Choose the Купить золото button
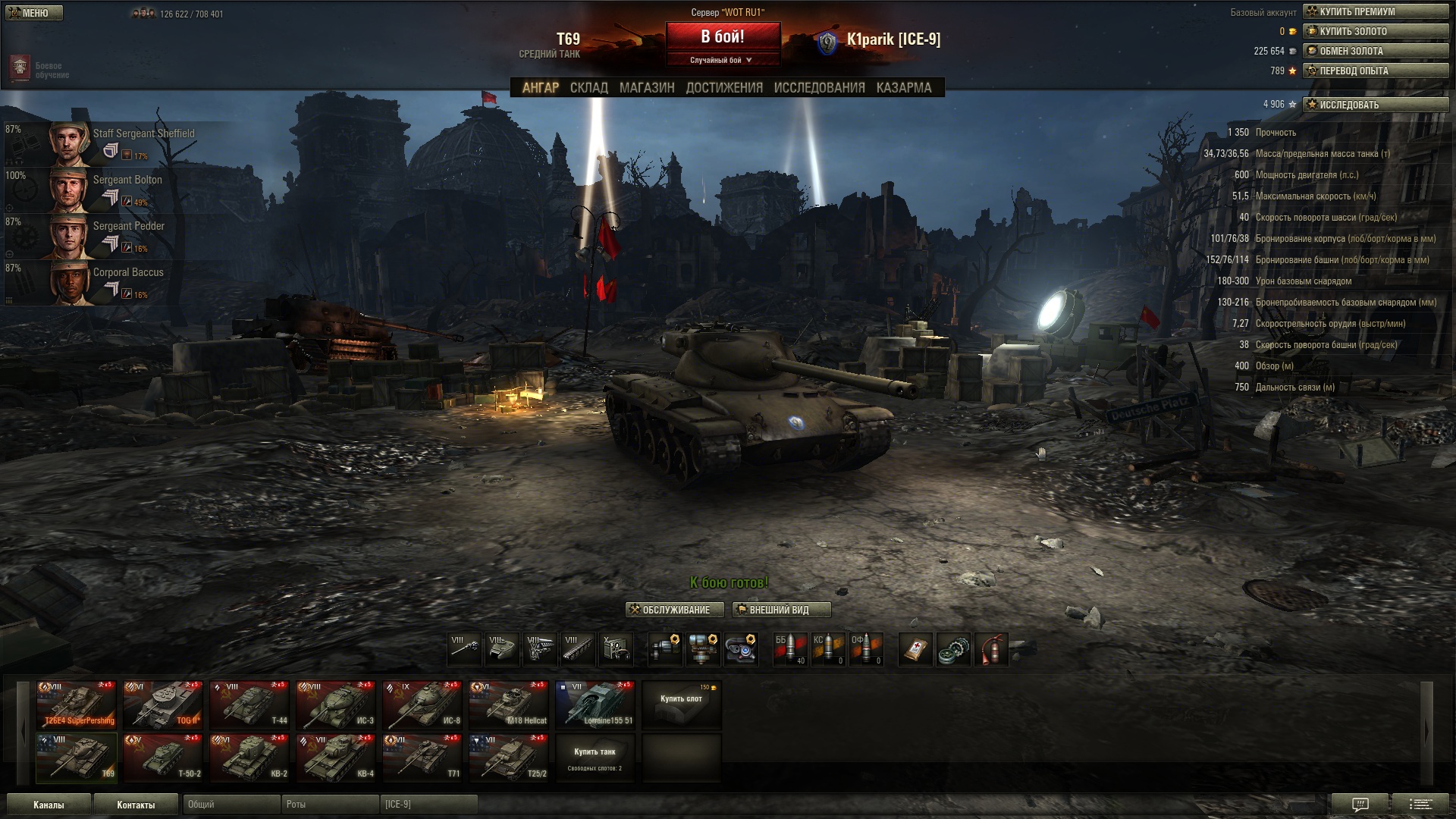This screenshot has width=1456, height=819. [x=1375, y=31]
